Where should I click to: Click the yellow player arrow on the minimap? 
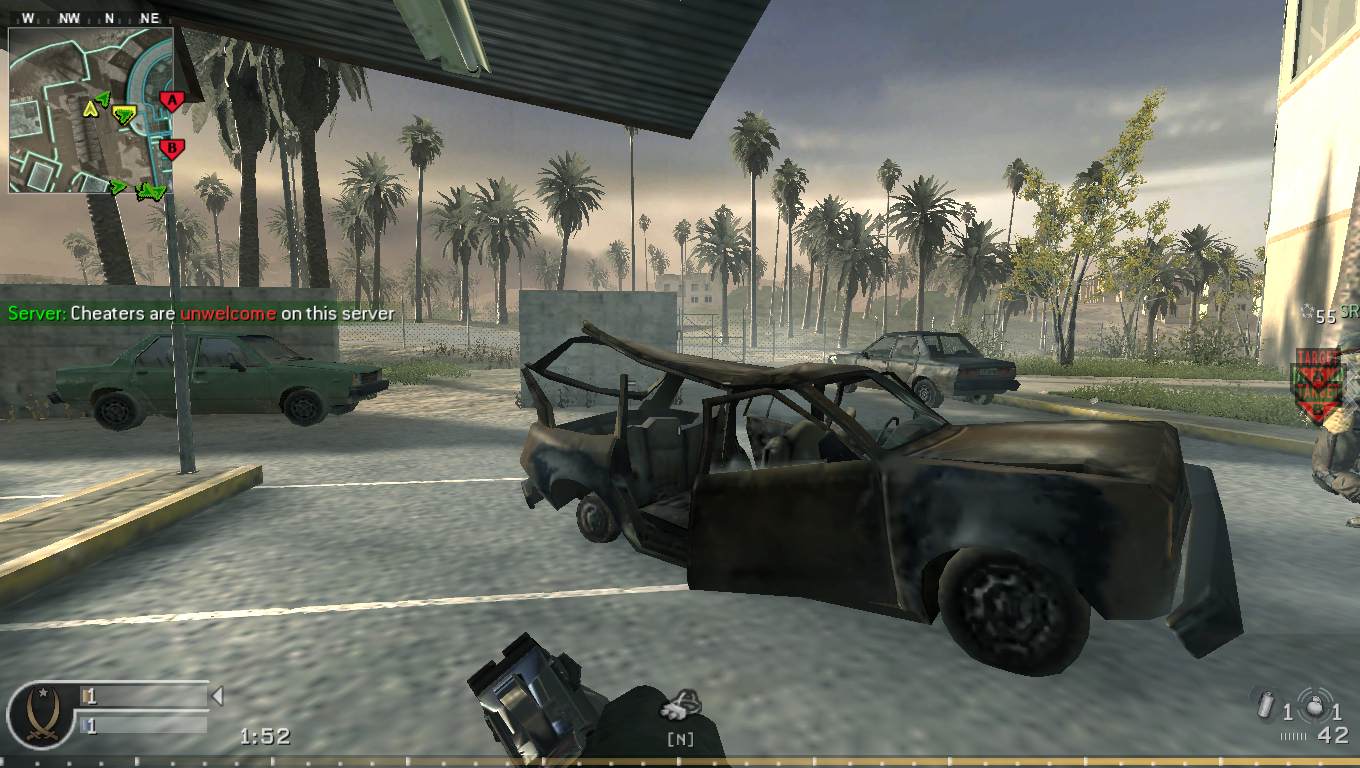(91, 108)
